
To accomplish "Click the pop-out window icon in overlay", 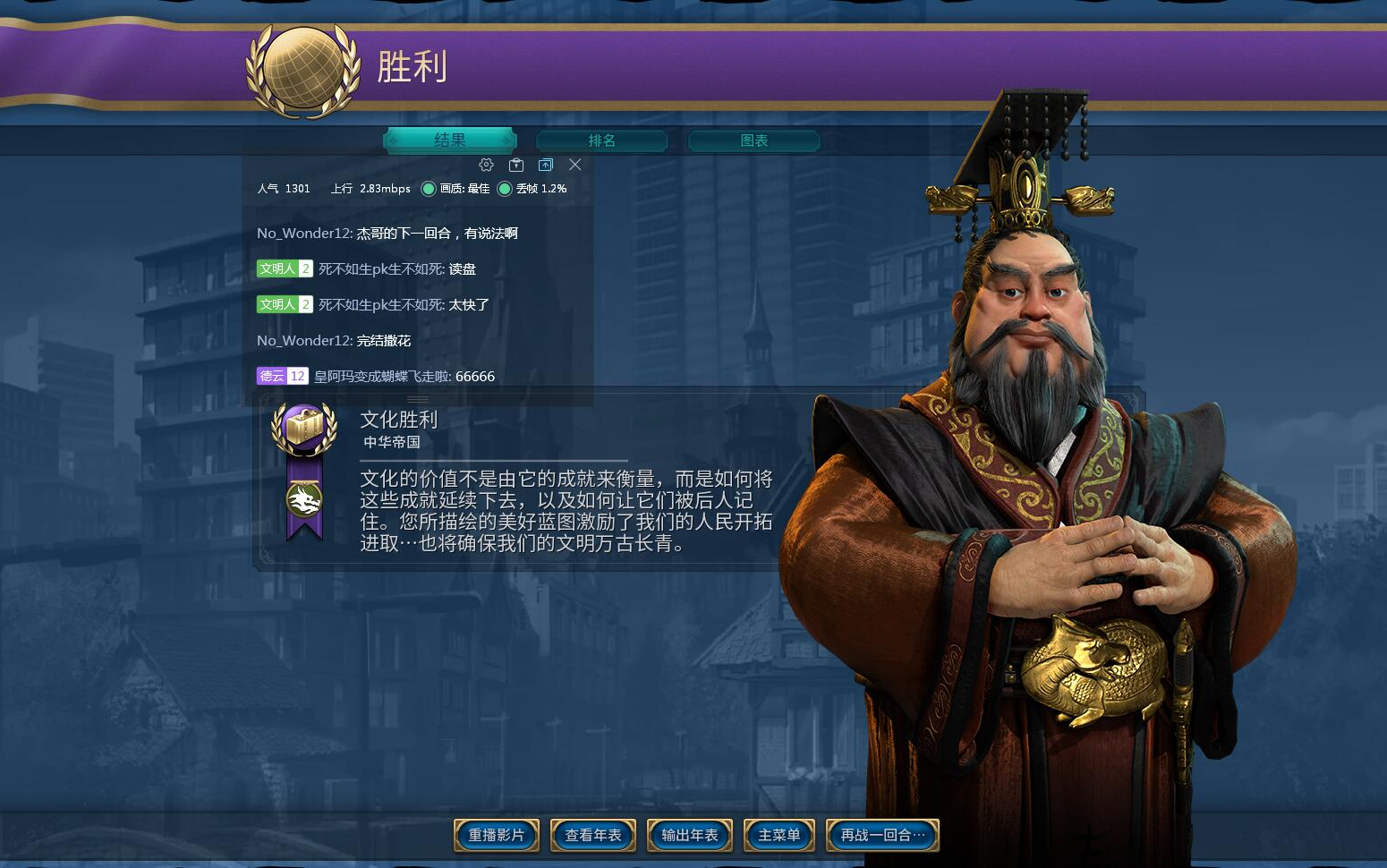I will coord(546,165).
